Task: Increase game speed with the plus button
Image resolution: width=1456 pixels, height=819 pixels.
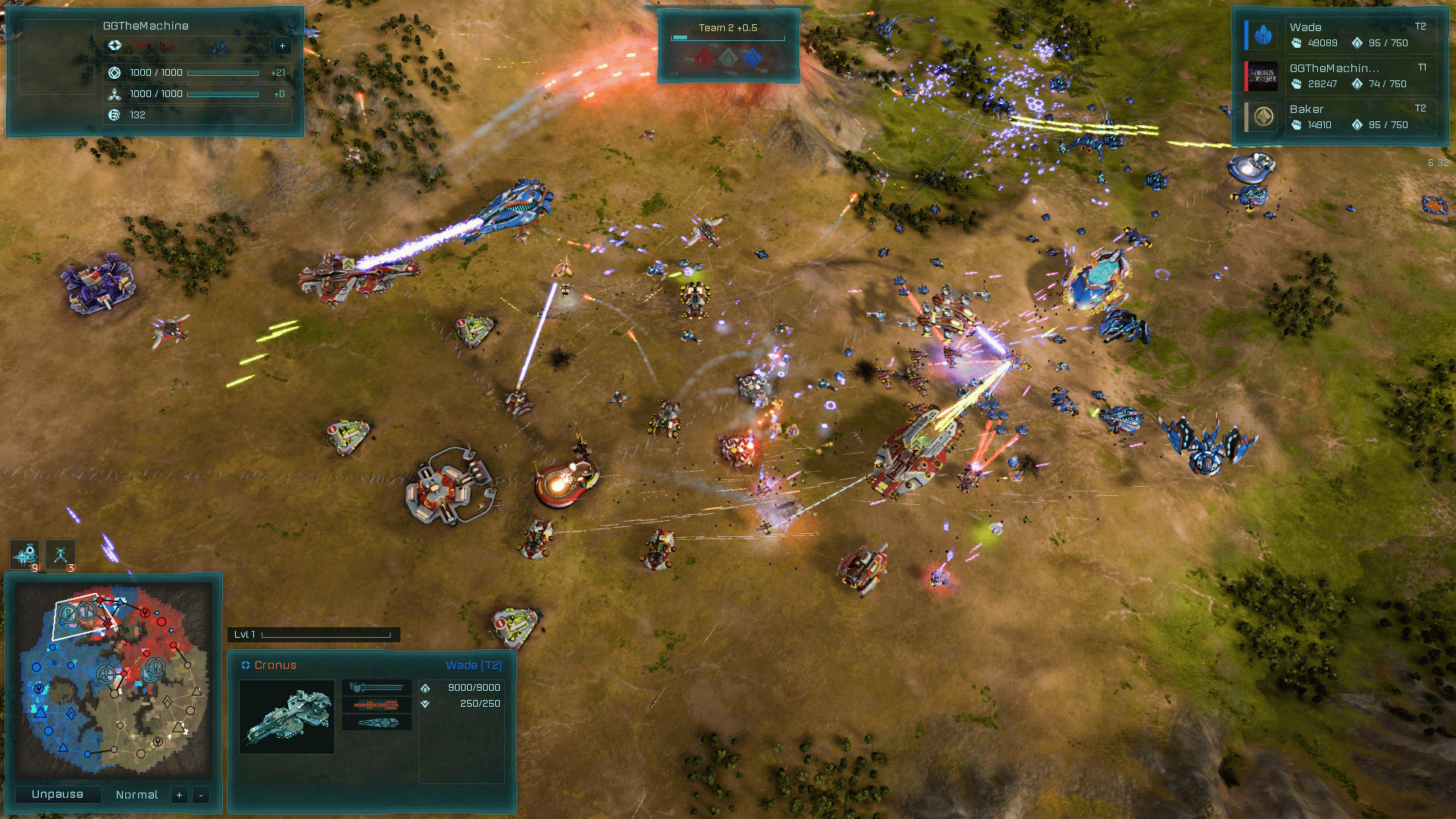Action: (x=179, y=795)
